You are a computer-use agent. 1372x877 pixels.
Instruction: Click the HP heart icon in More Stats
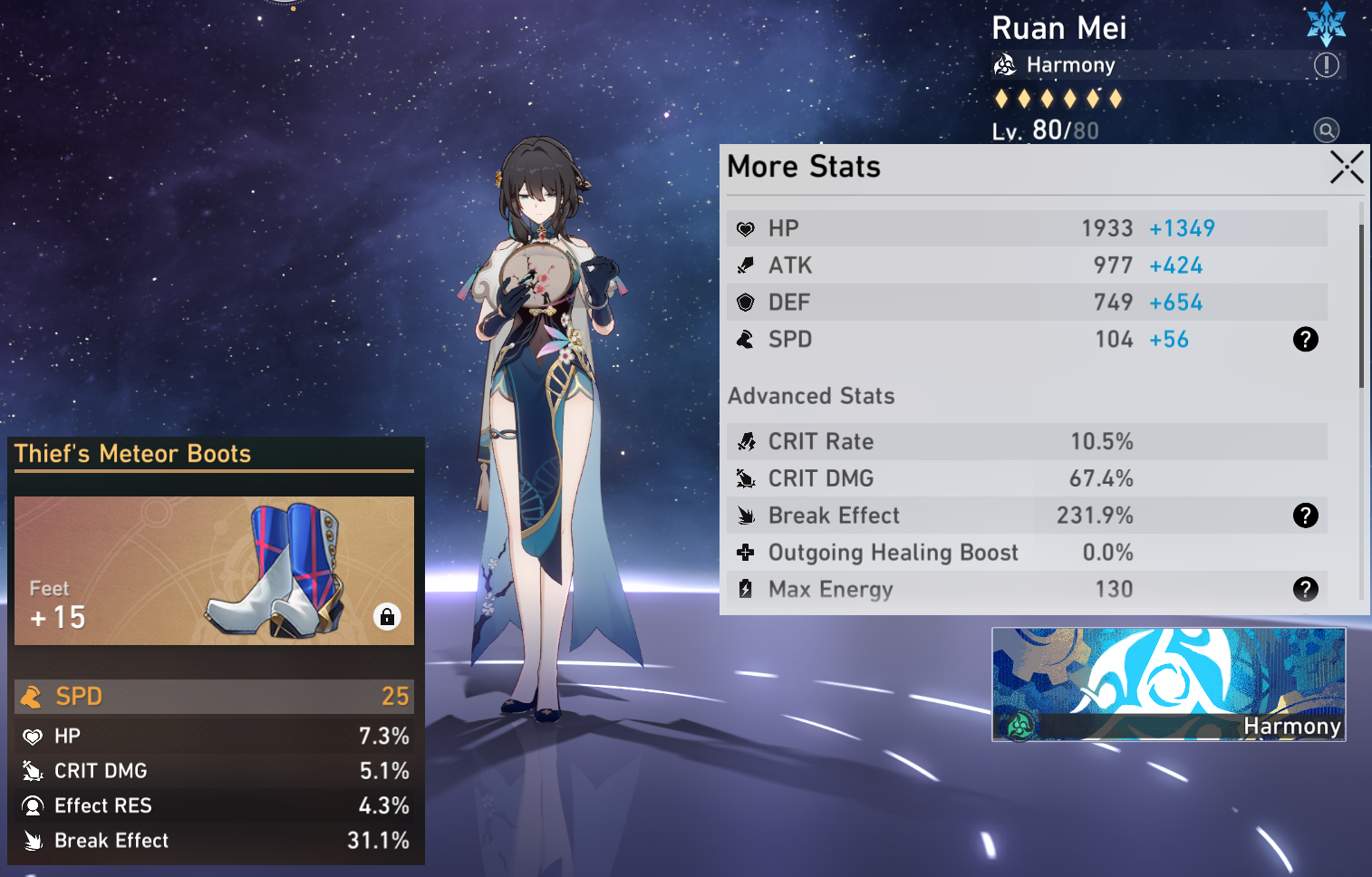744,228
